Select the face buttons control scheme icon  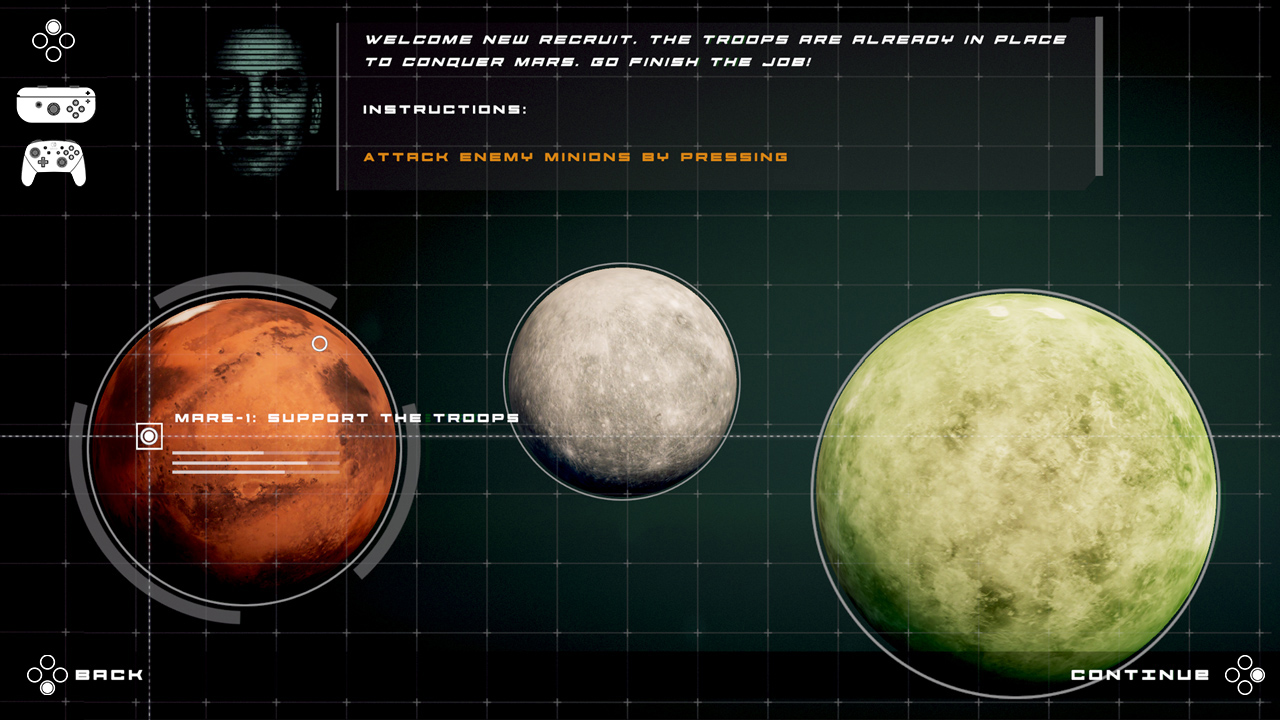(x=52, y=42)
